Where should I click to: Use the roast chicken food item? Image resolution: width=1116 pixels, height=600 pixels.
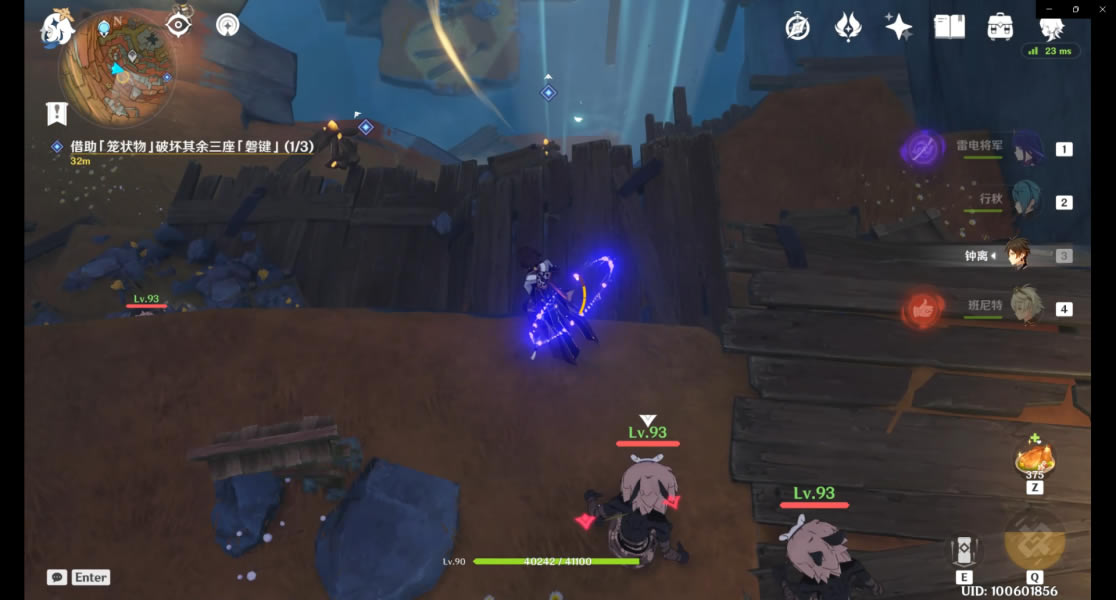coord(1034,460)
